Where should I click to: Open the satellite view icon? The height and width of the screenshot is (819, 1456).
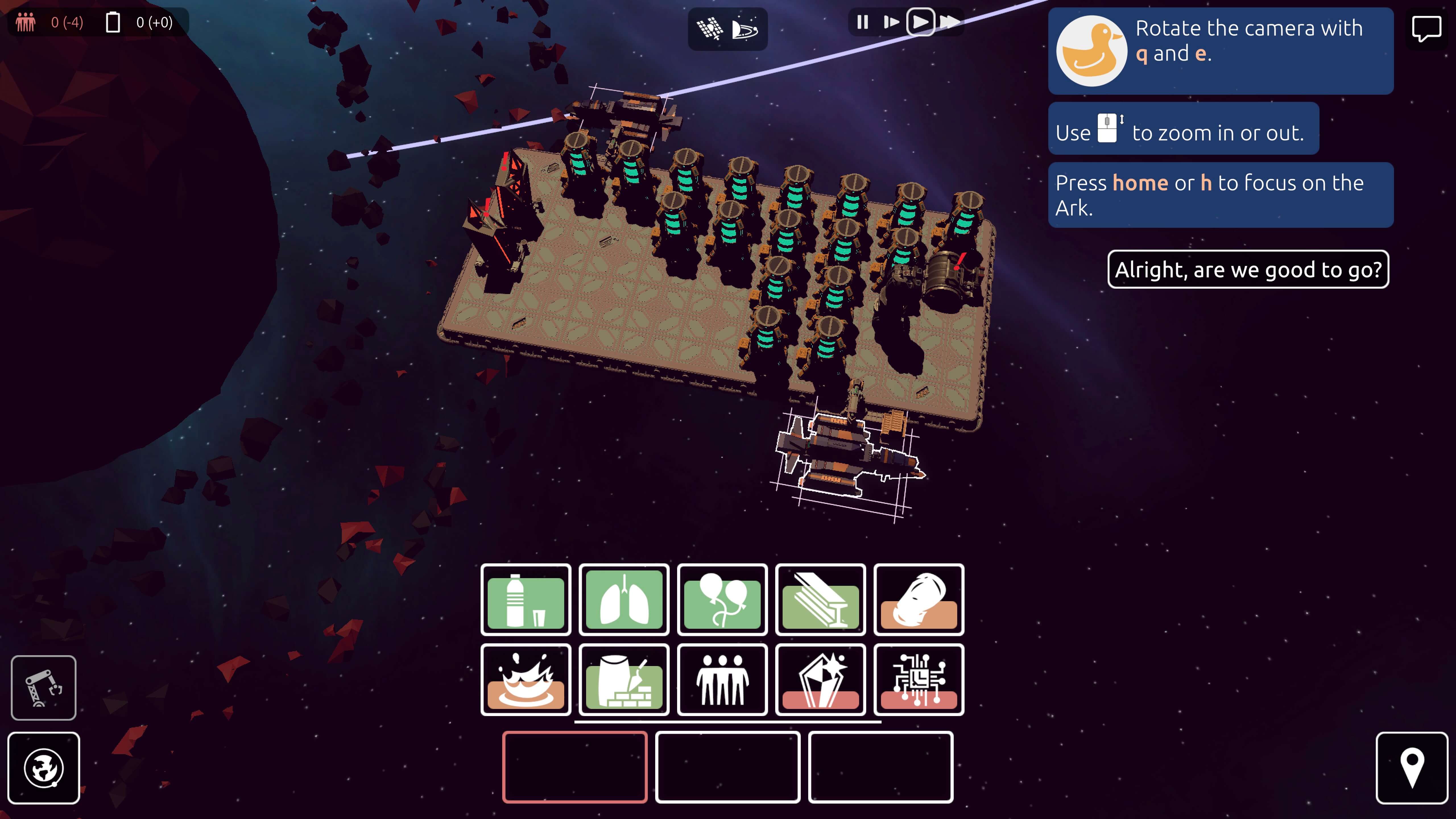point(709,28)
